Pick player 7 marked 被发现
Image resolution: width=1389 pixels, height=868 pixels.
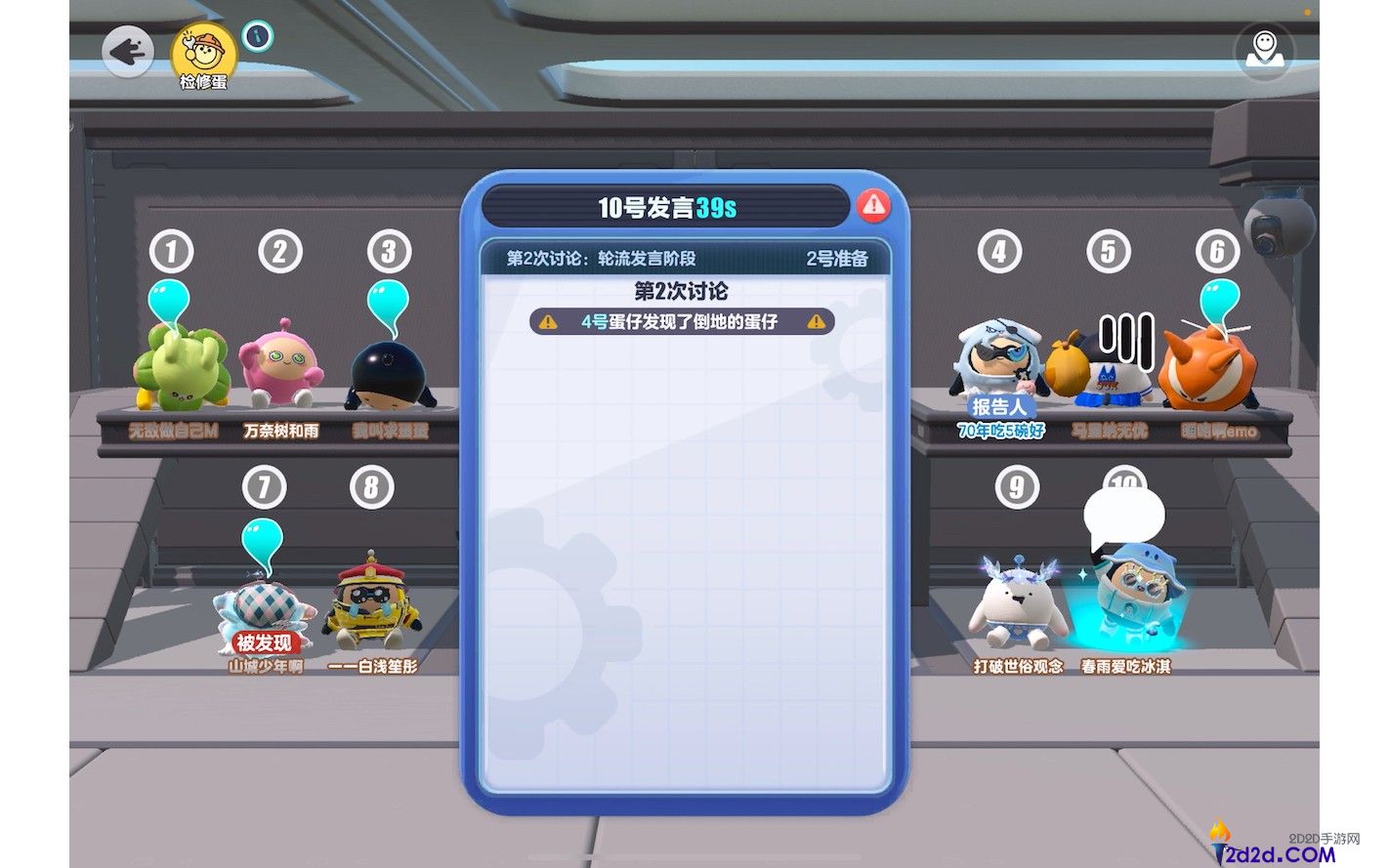264,610
